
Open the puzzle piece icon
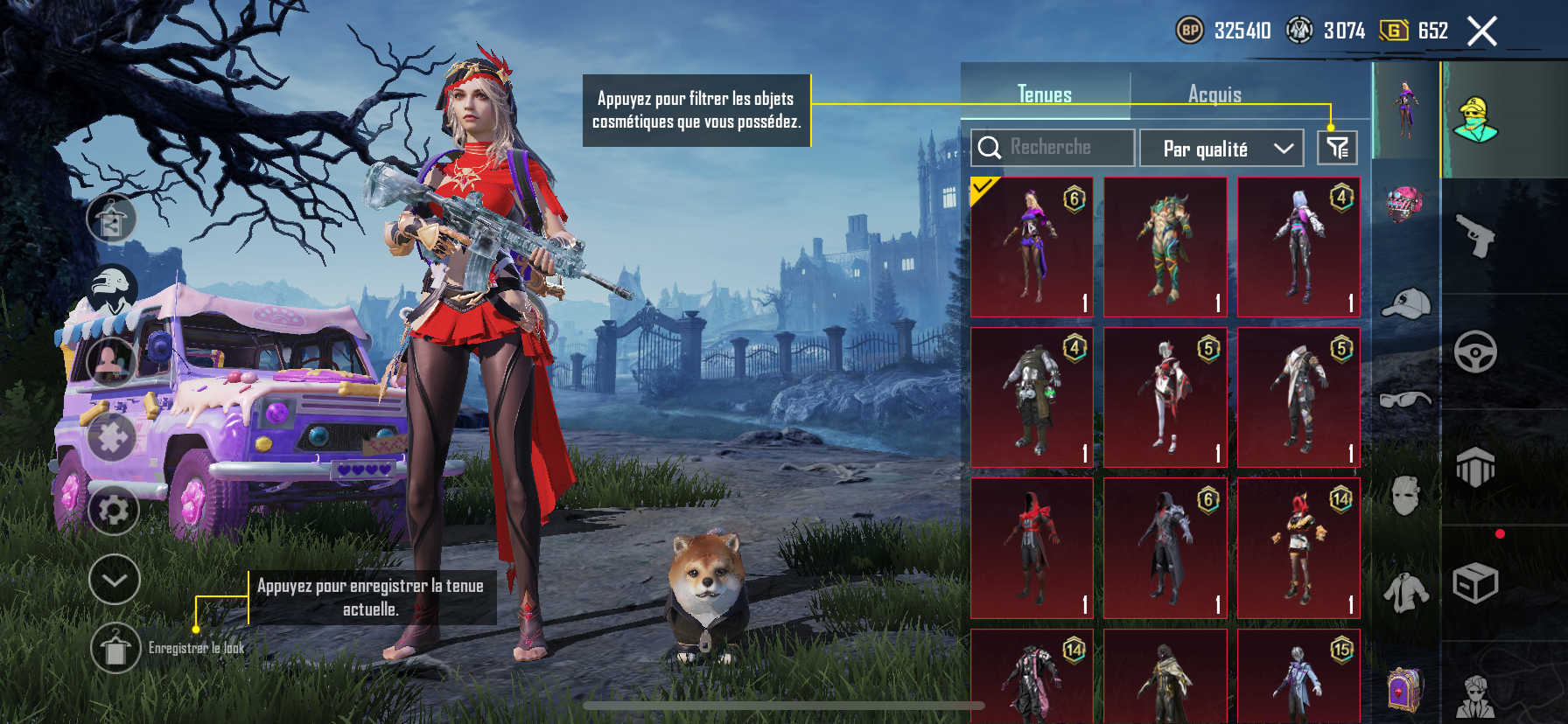click(113, 436)
